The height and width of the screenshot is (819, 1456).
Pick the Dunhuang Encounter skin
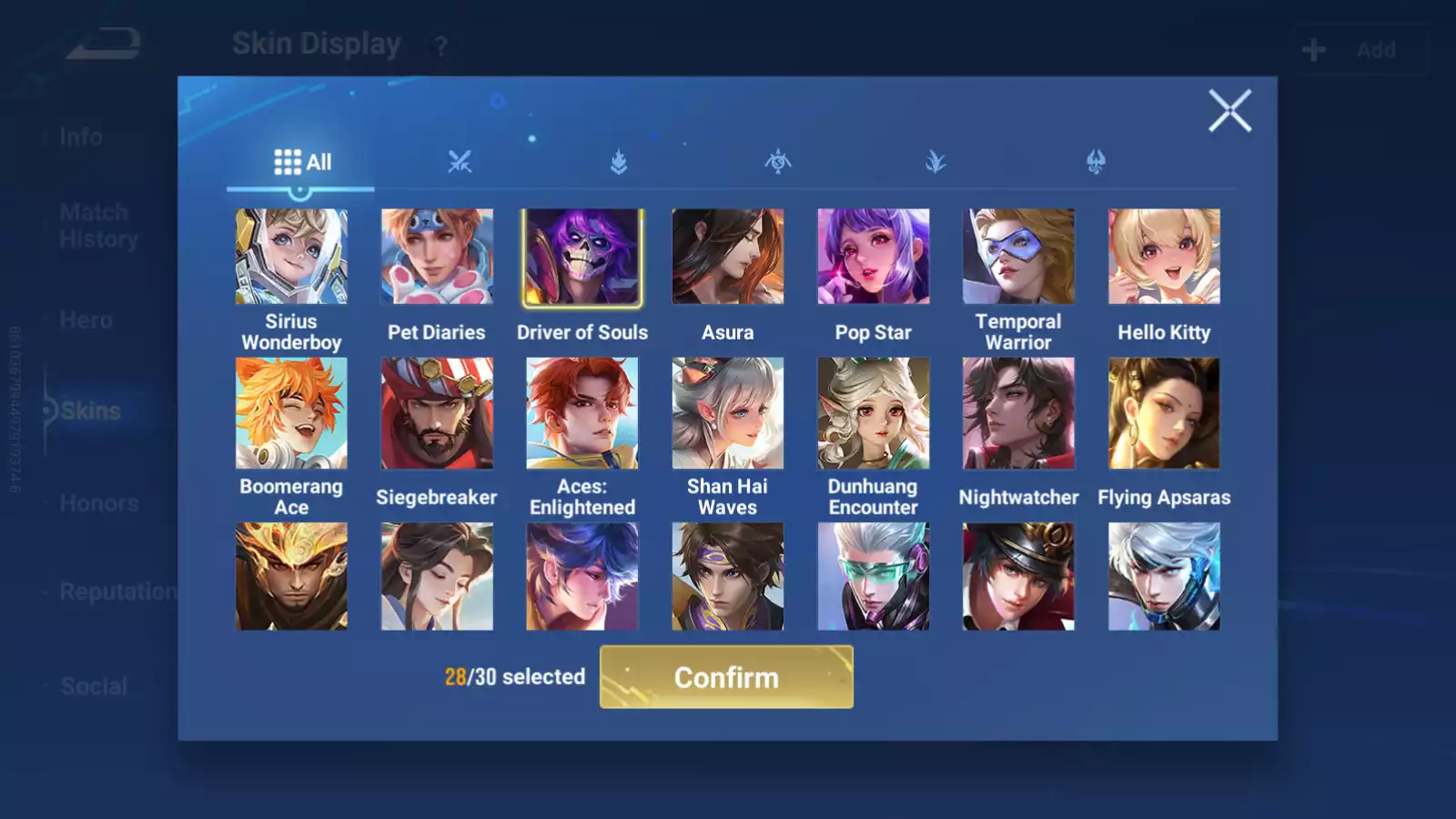[874, 413]
